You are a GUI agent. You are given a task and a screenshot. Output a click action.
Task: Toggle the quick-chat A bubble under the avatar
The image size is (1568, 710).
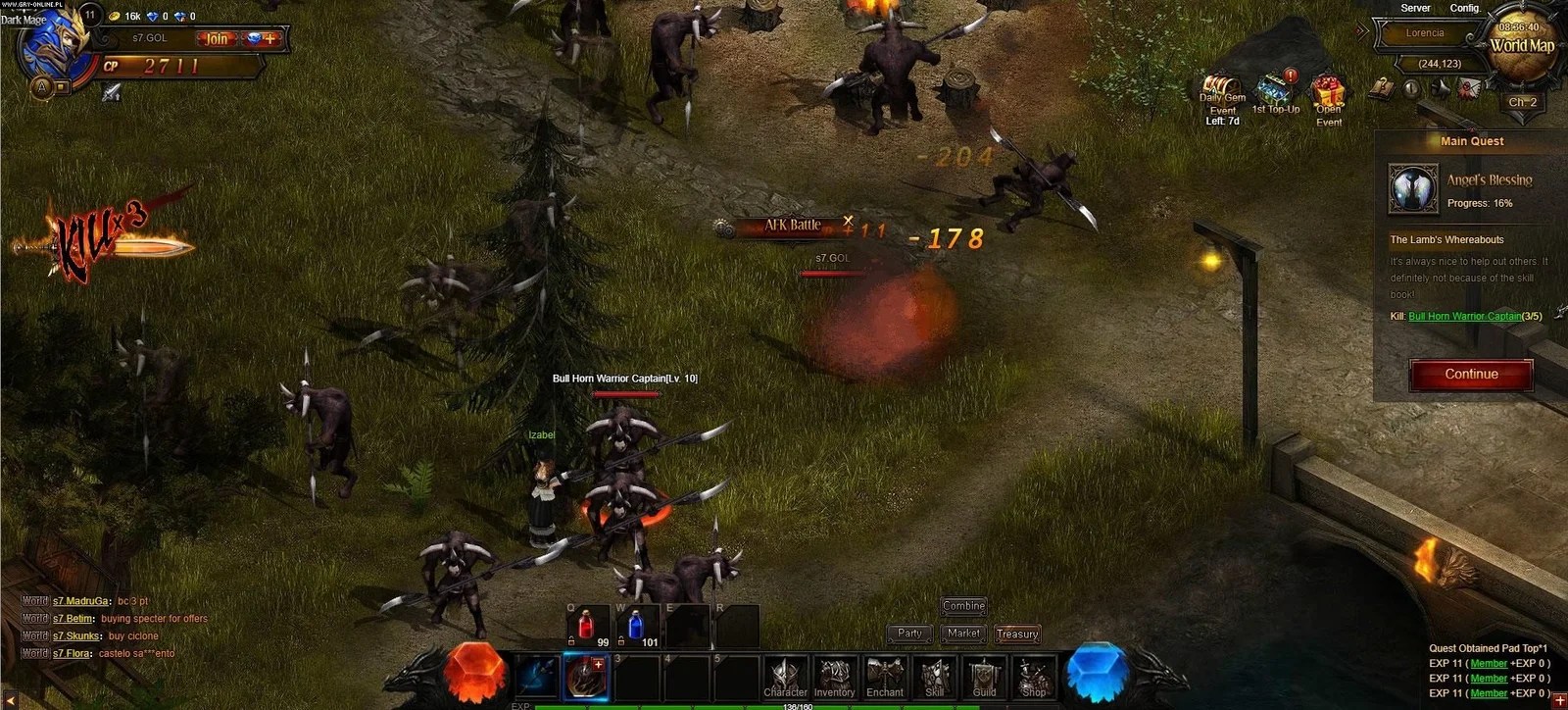tap(41, 86)
